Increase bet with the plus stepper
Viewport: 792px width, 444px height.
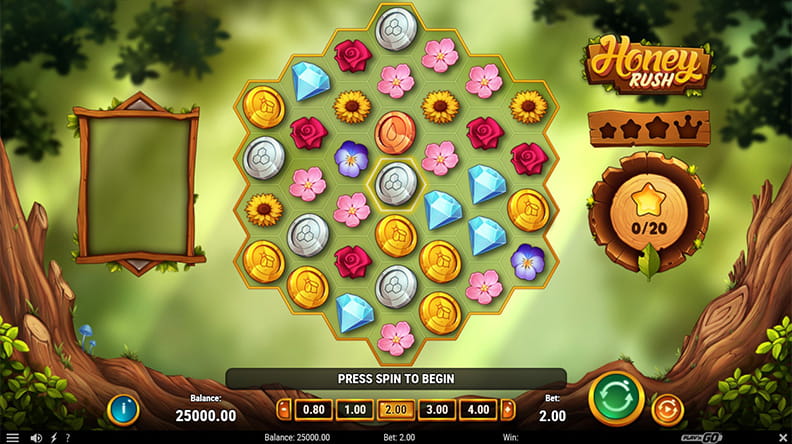click(x=508, y=409)
